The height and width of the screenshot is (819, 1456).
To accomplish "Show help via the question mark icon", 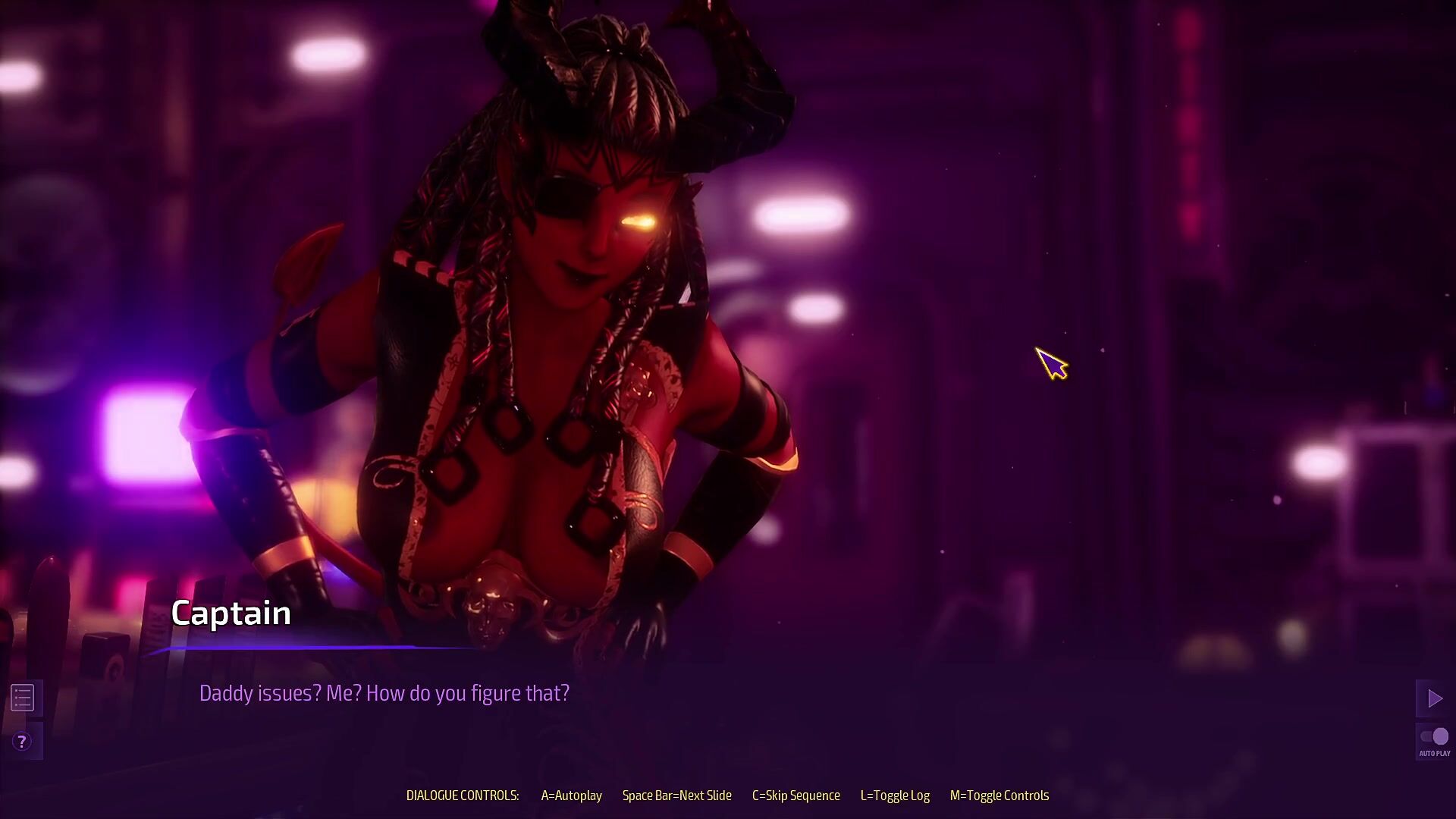I will tap(22, 742).
